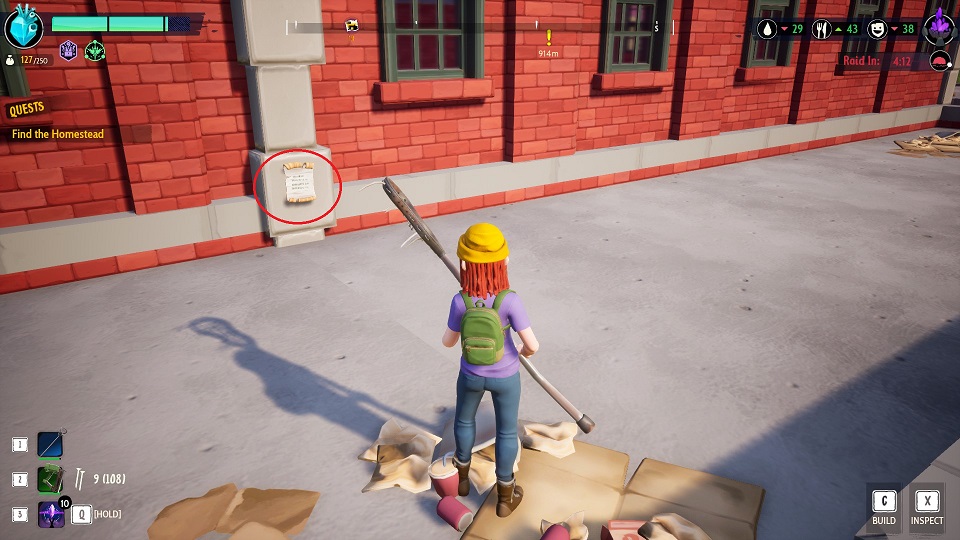This screenshot has height=540, width=960.
Task: Select the green nail gun hotbar slot
Action: 51,479
